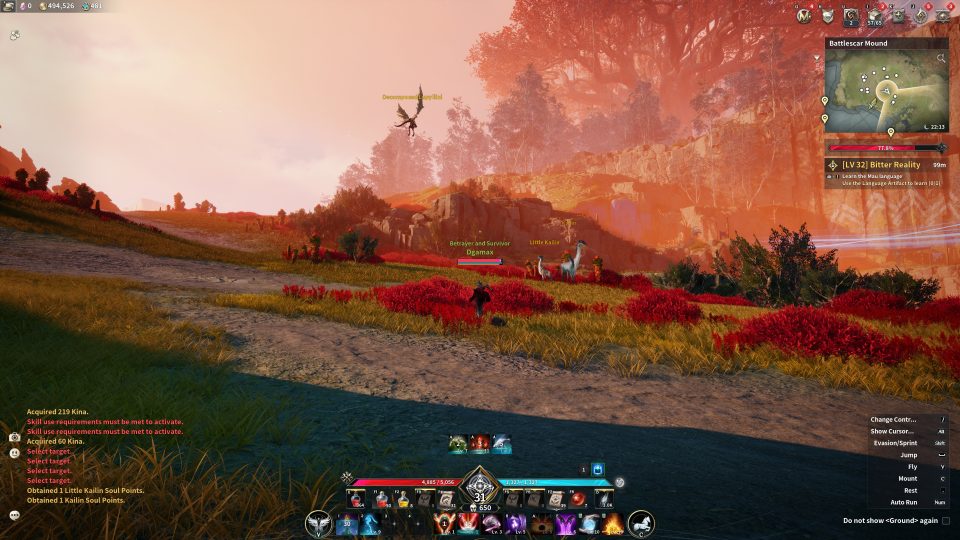
Task: Tick the Do not show Ground again checkbox
Action: click(x=945, y=521)
